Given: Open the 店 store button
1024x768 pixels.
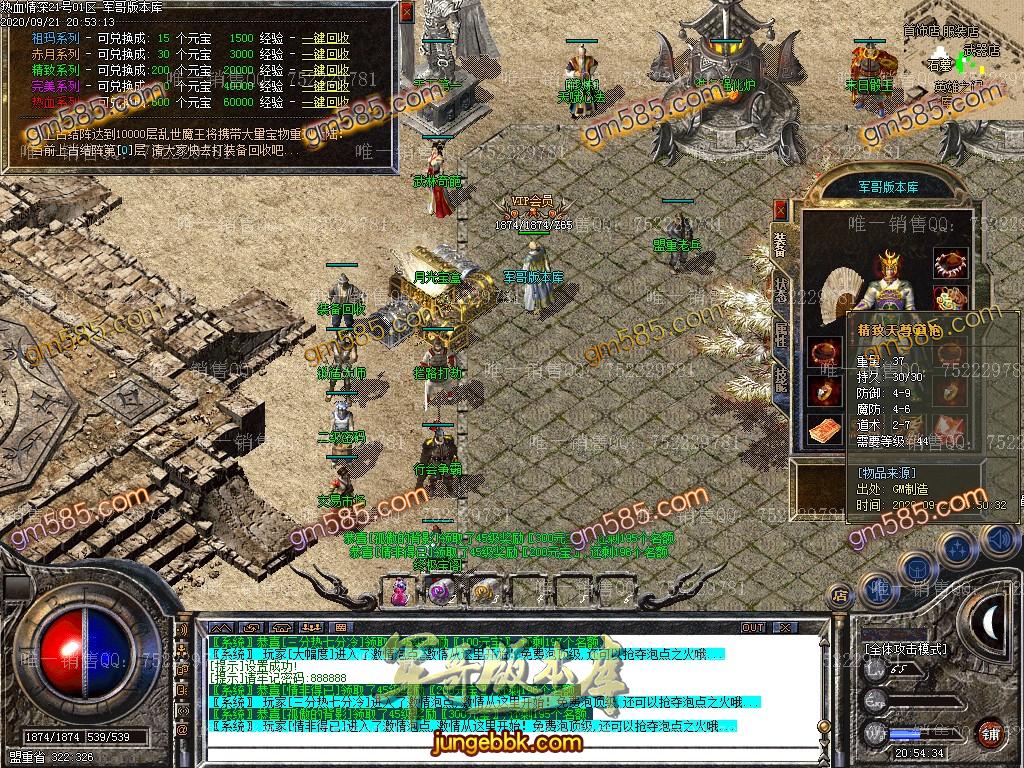Looking at the screenshot, I should pos(841,597).
